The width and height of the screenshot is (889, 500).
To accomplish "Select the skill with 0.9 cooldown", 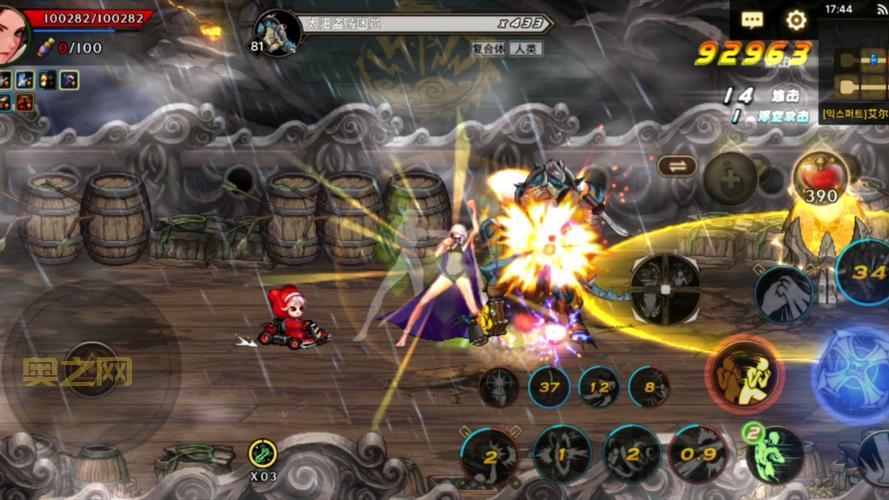I will (698, 455).
